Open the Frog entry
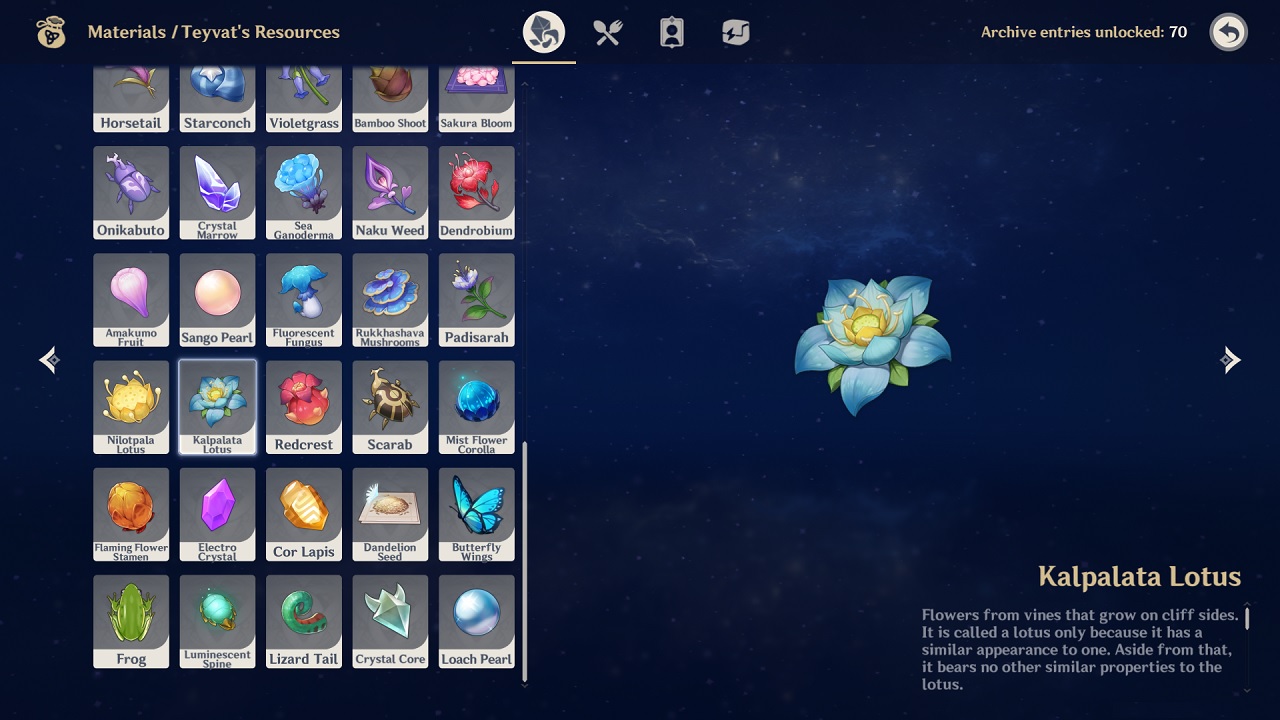 [x=131, y=621]
